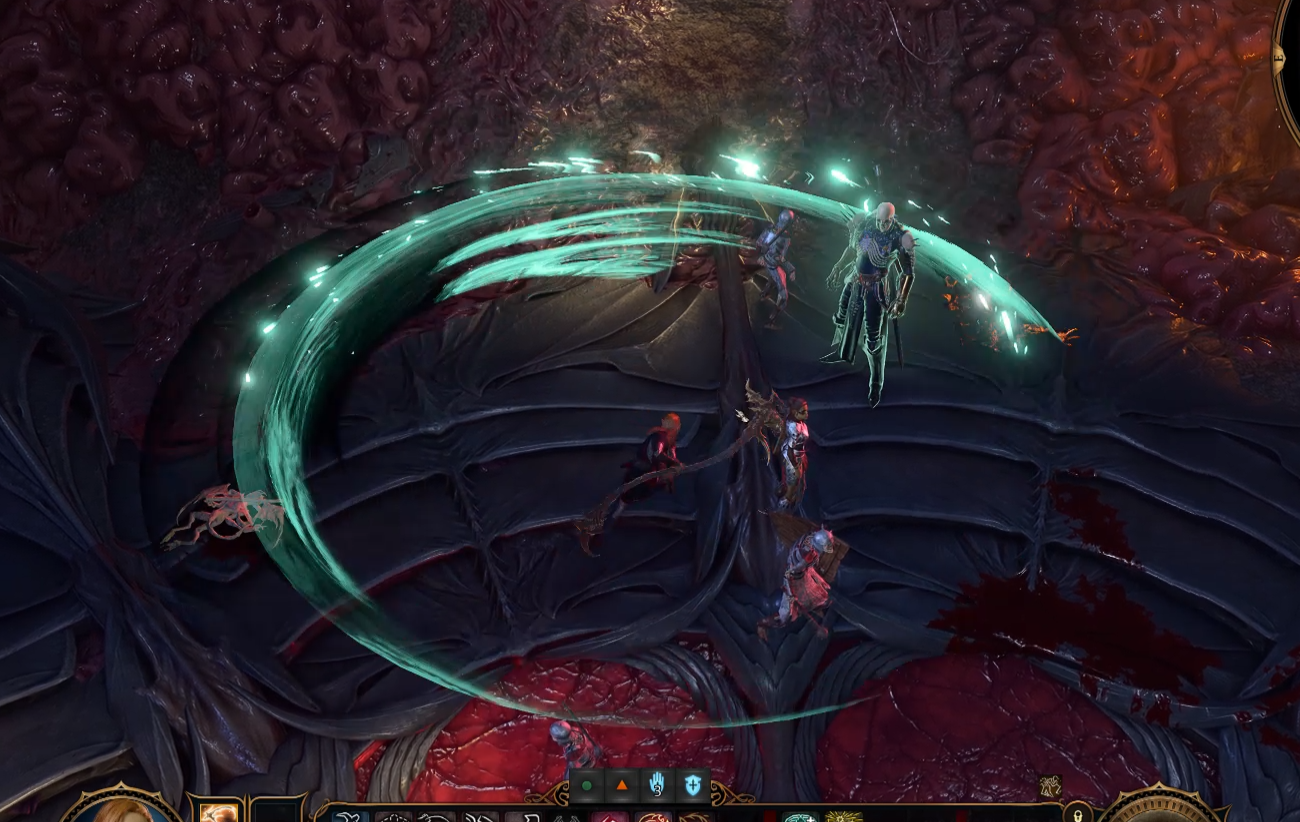Image resolution: width=1300 pixels, height=822 pixels.
Task: Click the dagger-shaped action icon on the hotbar
Action: pos(525,817)
